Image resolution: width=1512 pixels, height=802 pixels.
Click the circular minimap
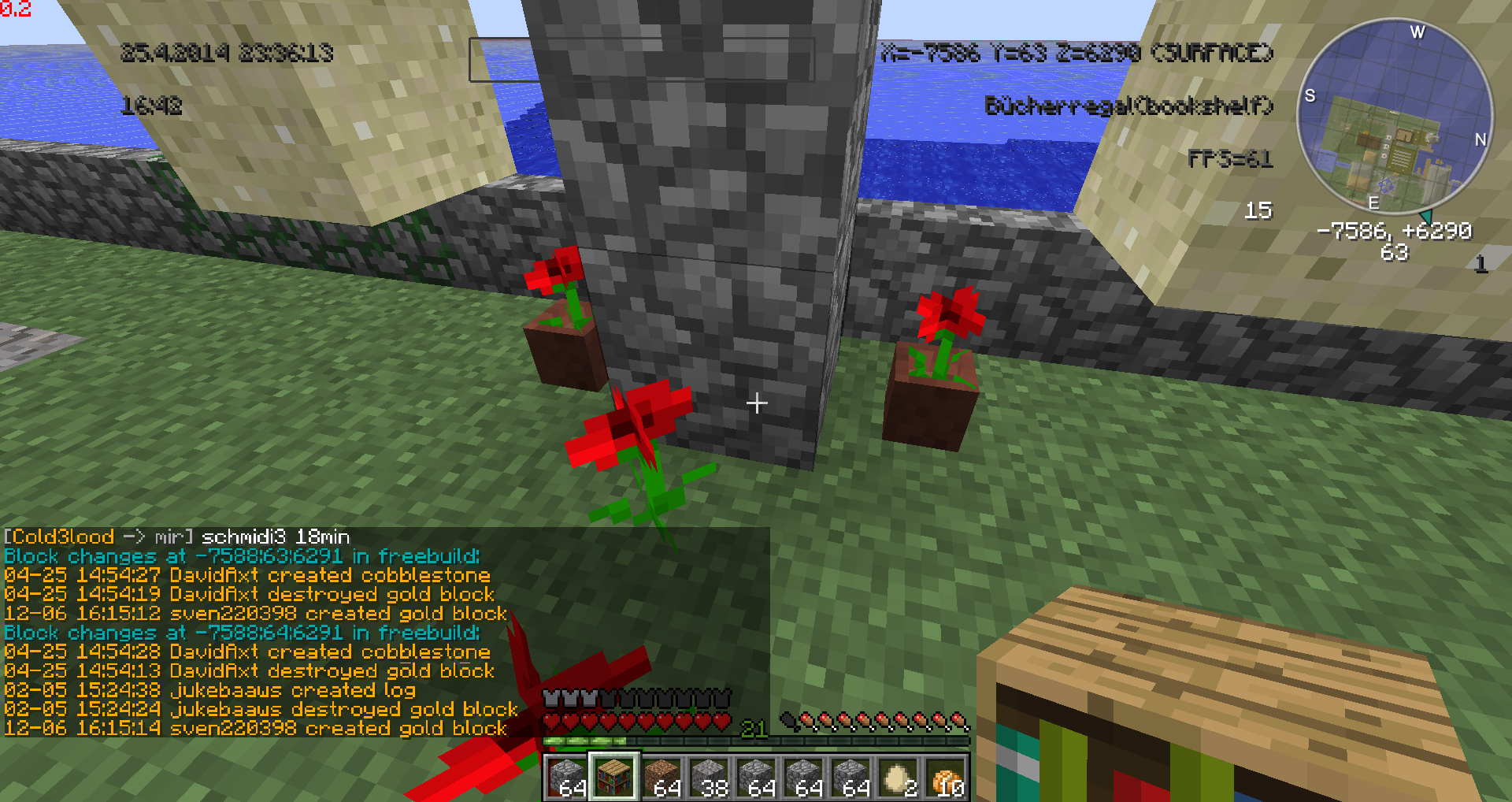pos(1394,117)
